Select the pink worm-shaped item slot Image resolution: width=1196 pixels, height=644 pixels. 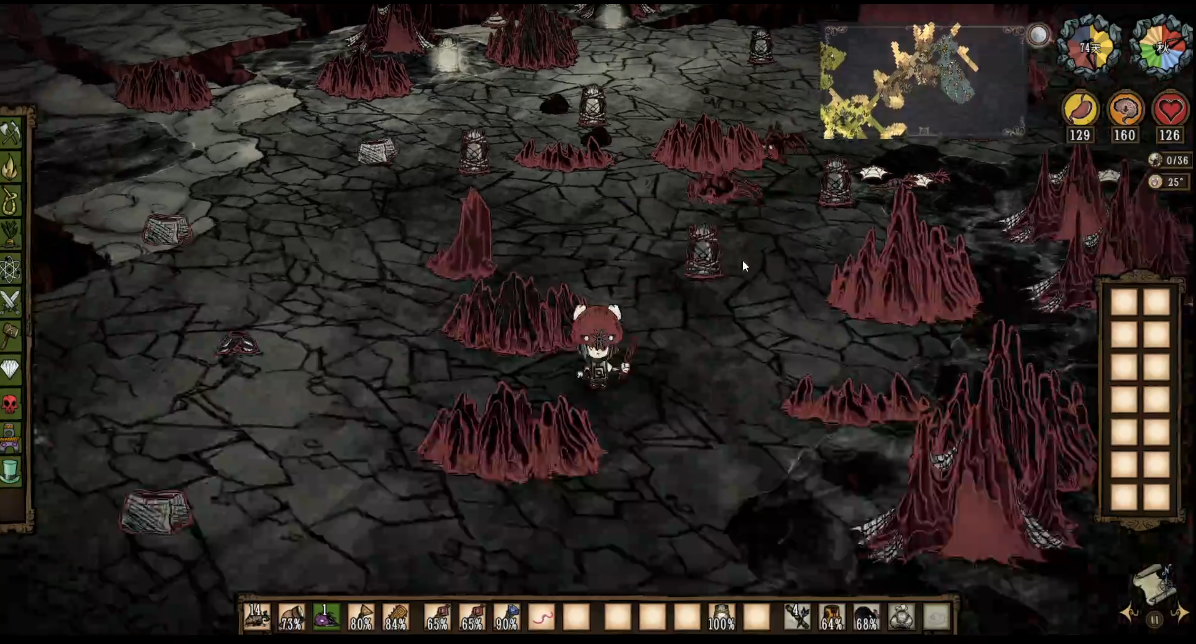[542, 616]
